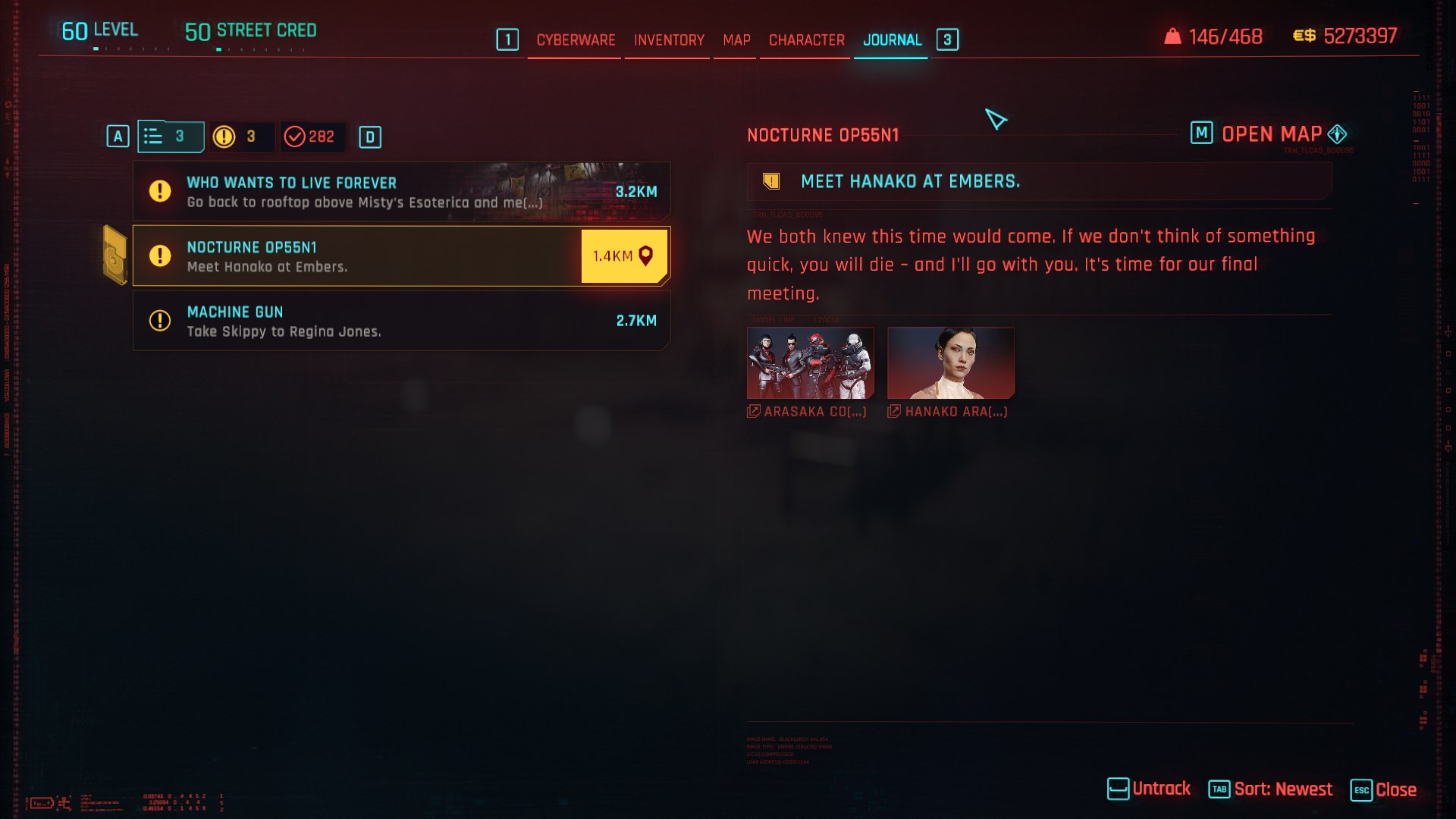
Task: Select the Nocturne OP55N1 quest row
Action: 356,256
